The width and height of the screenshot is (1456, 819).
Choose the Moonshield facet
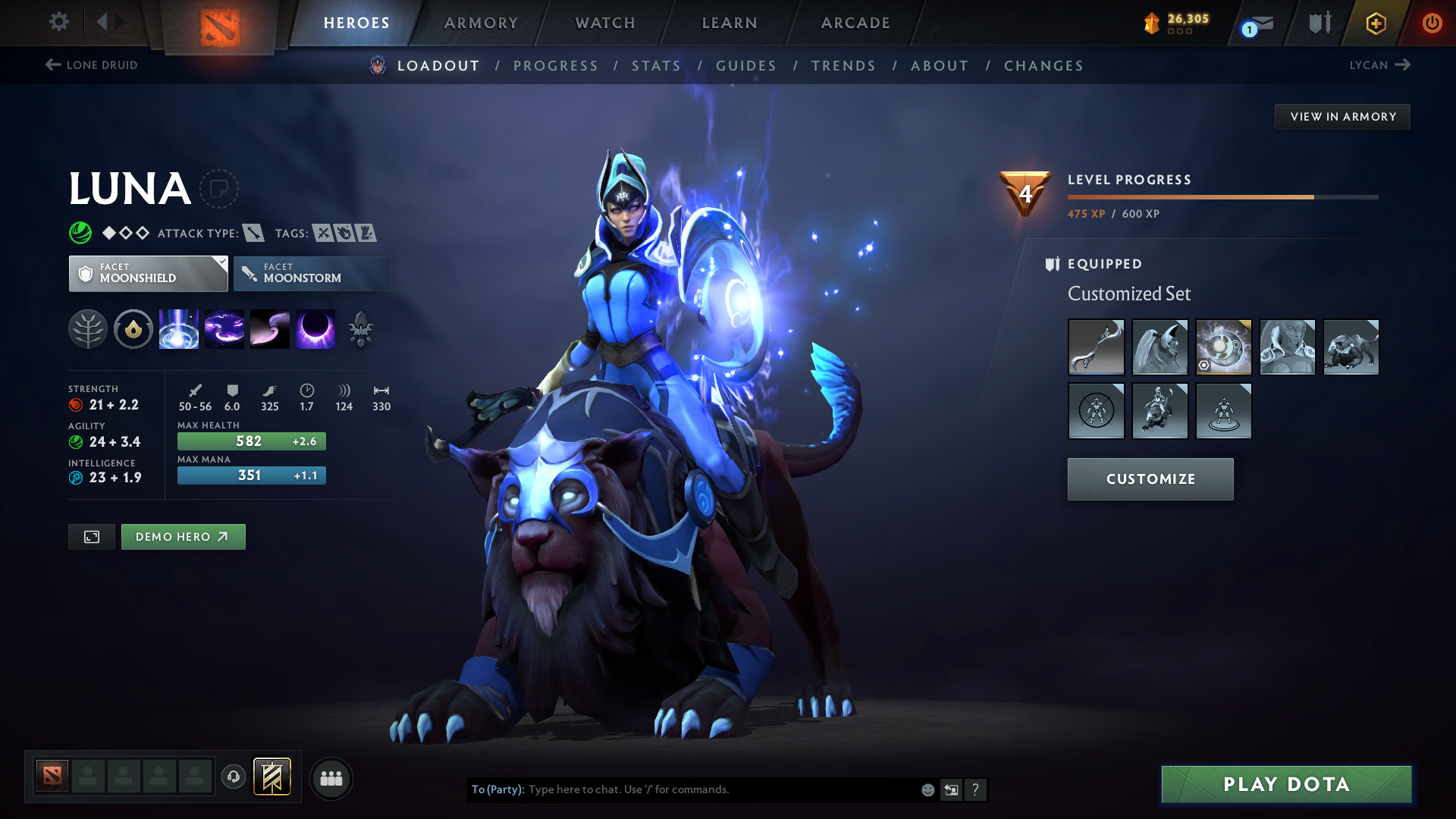click(x=148, y=274)
